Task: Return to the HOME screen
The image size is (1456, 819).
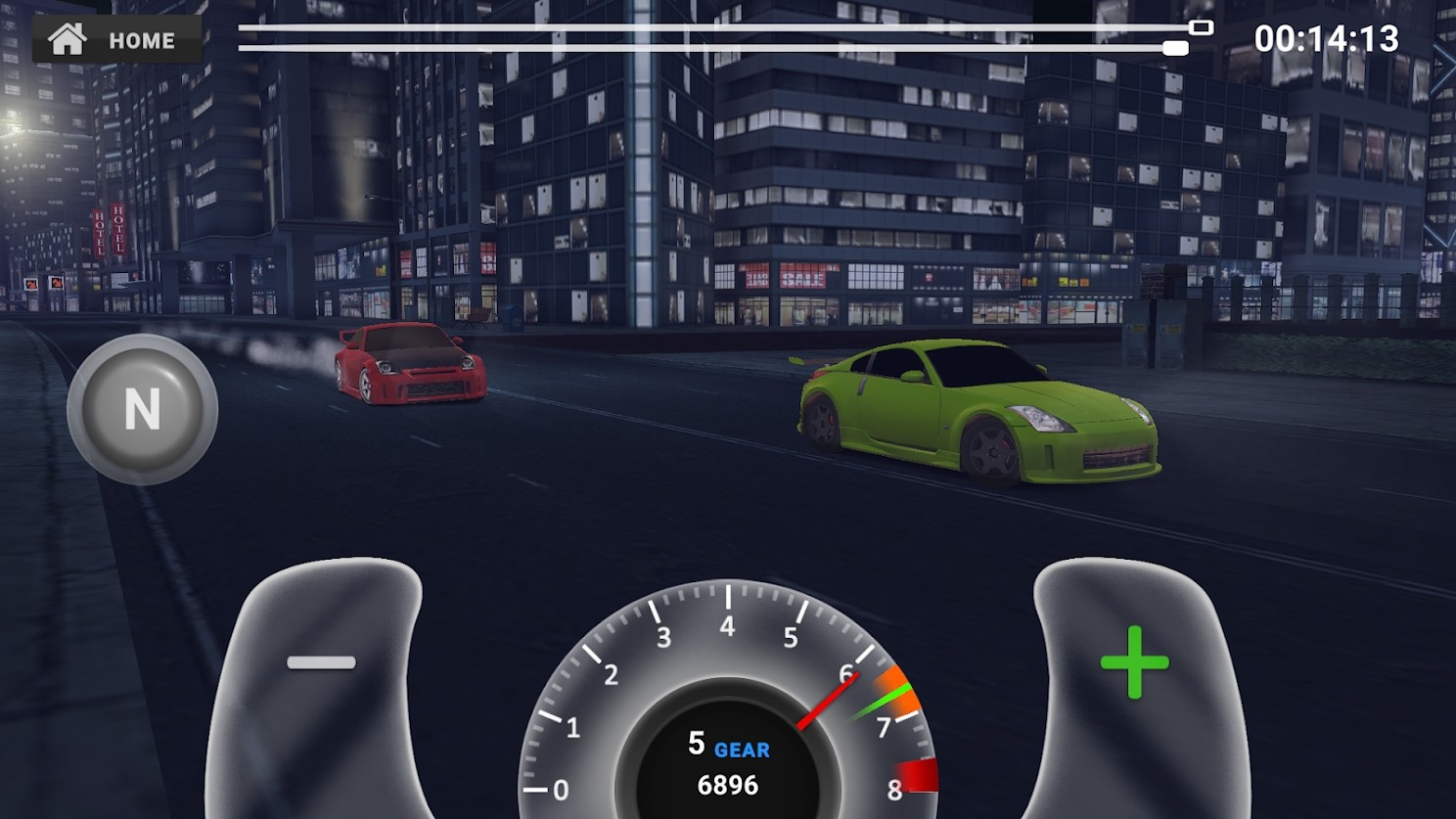Action: [116, 40]
